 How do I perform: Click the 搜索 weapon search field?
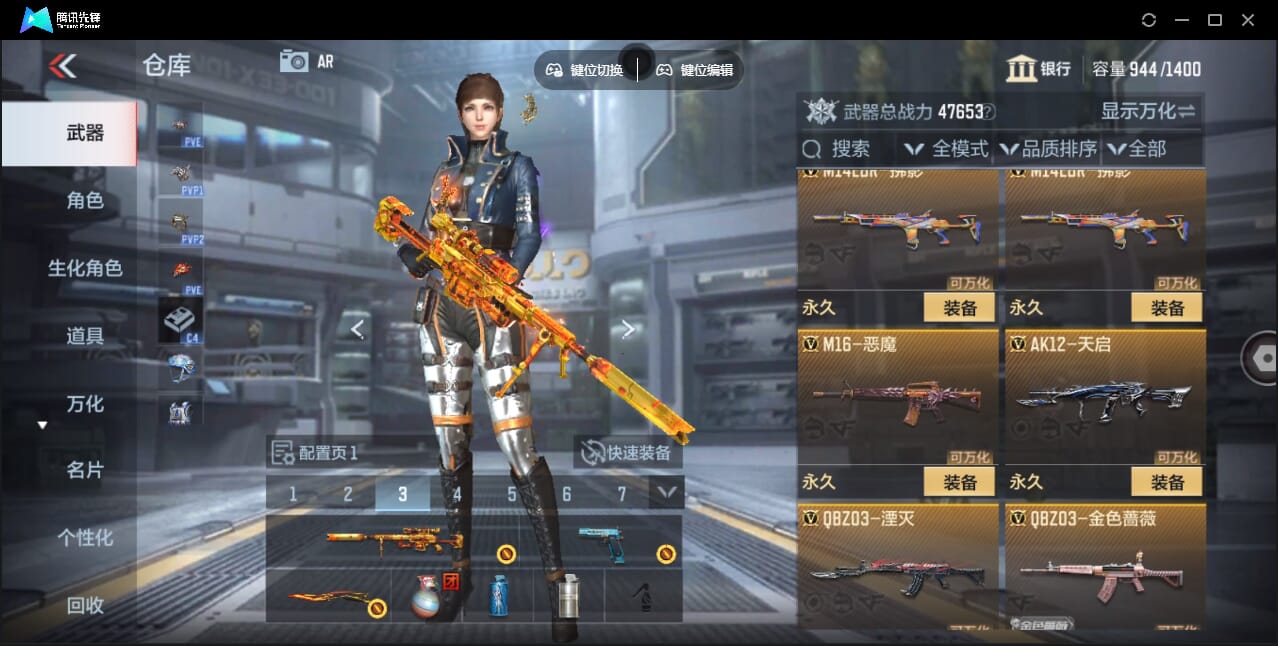coord(849,149)
